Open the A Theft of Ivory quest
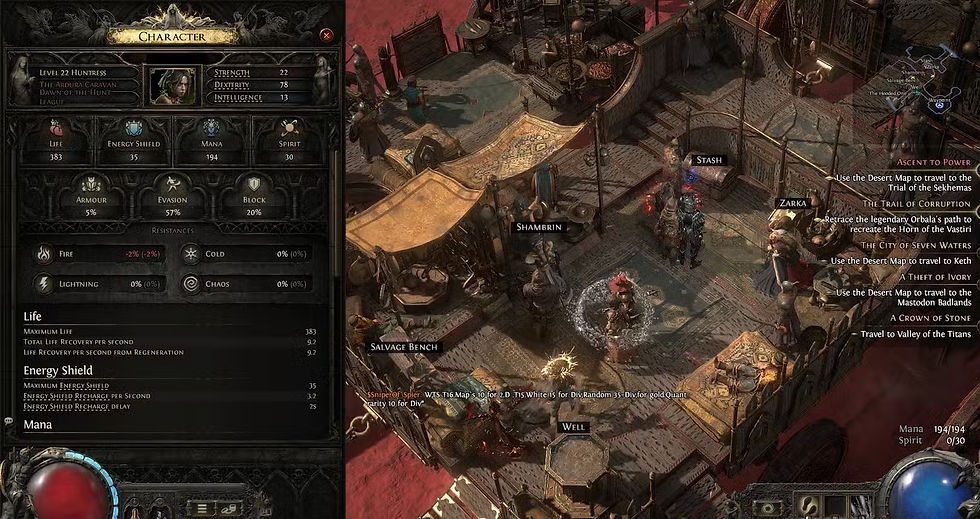The image size is (980, 519). coord(935,277)
